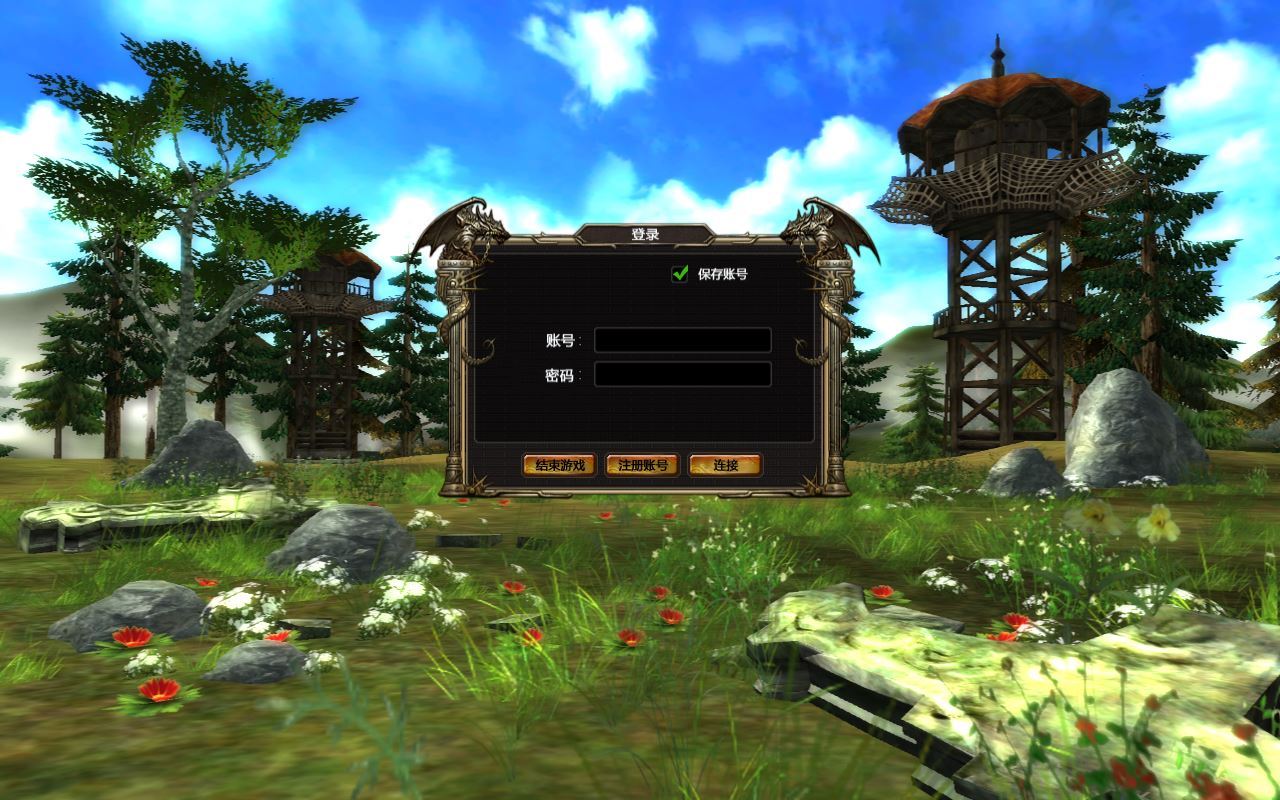
Task: Click the hook ornament beside the account field
Action: [x=800, y=350]
